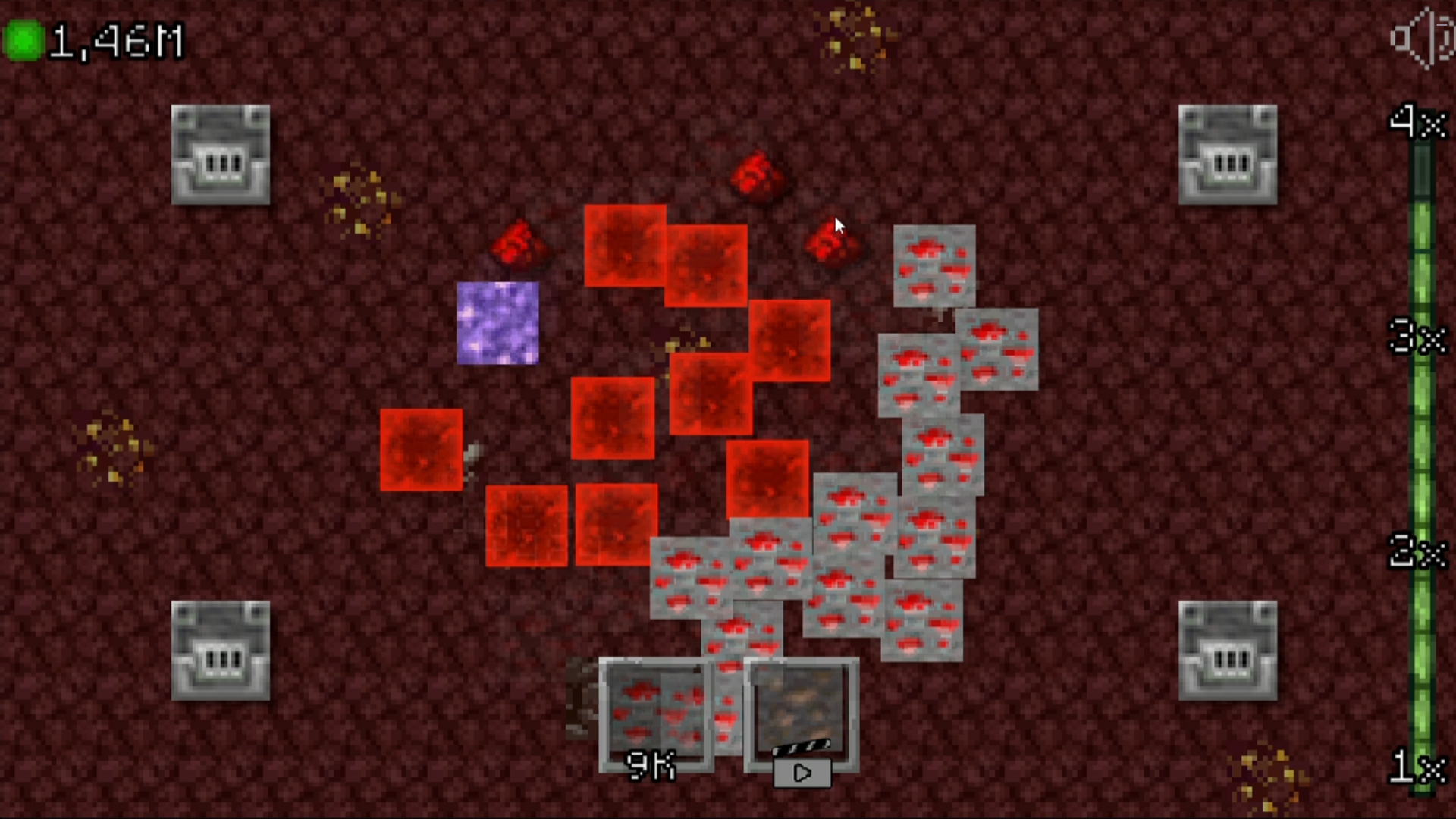The width and height of the screenshot is (1456, 819).
Task: Watch an ad using the clapperboard play button
Action: [x=802, y=773]
